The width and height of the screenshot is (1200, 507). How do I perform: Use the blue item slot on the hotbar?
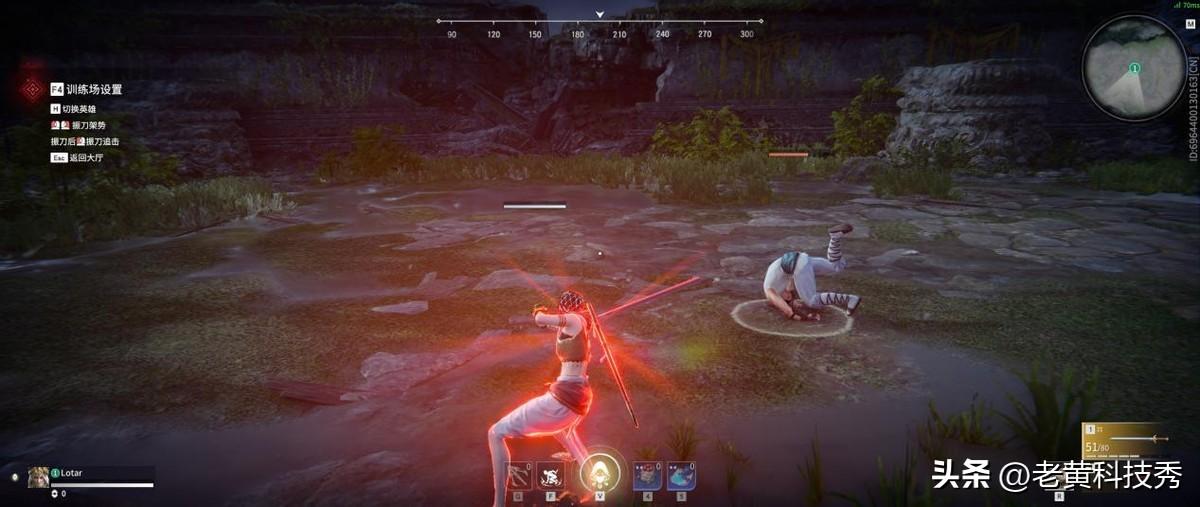(681, 475)
